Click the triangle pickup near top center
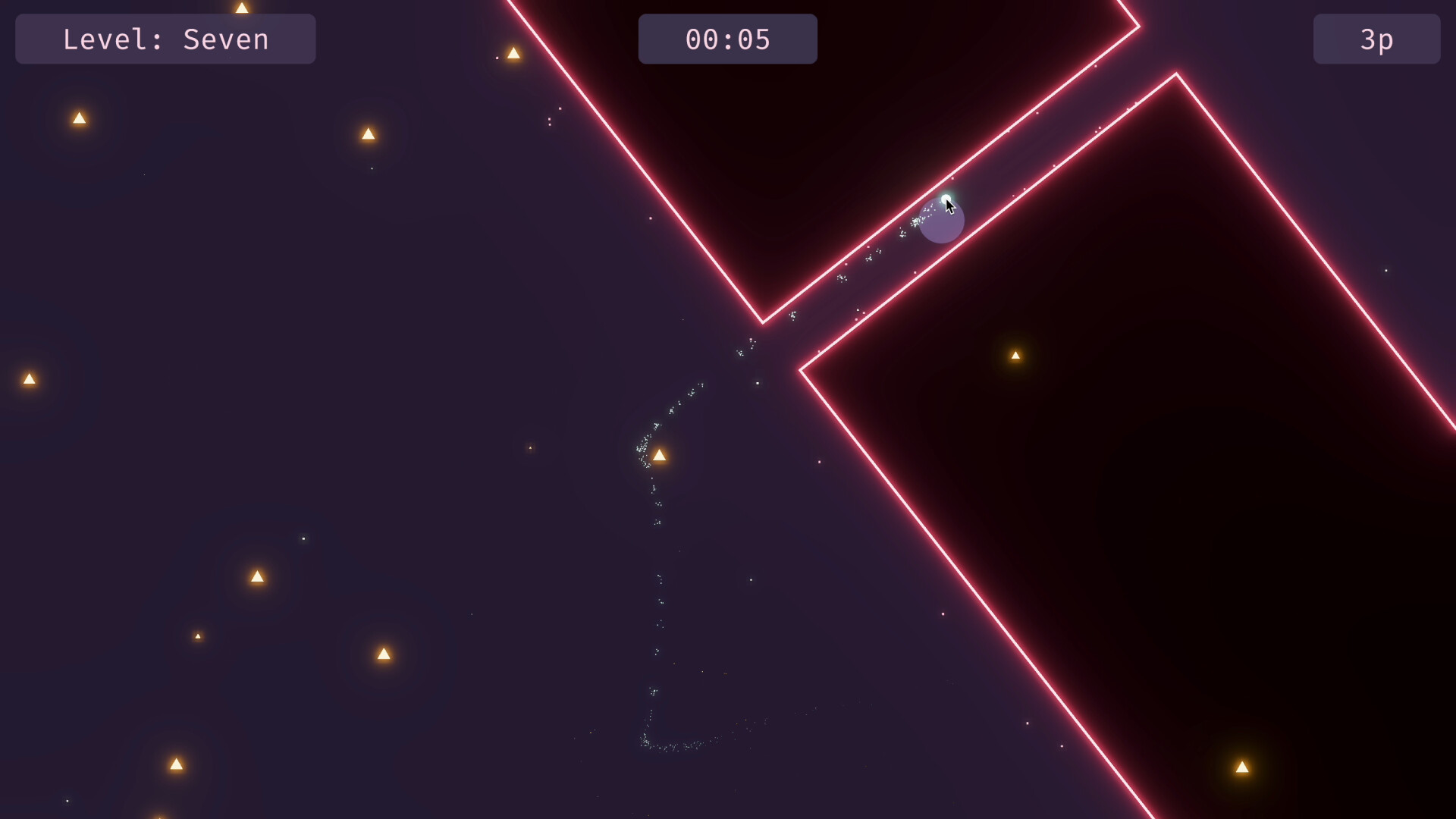This screenshot has height=819, width=1456. tap(514, 53)
